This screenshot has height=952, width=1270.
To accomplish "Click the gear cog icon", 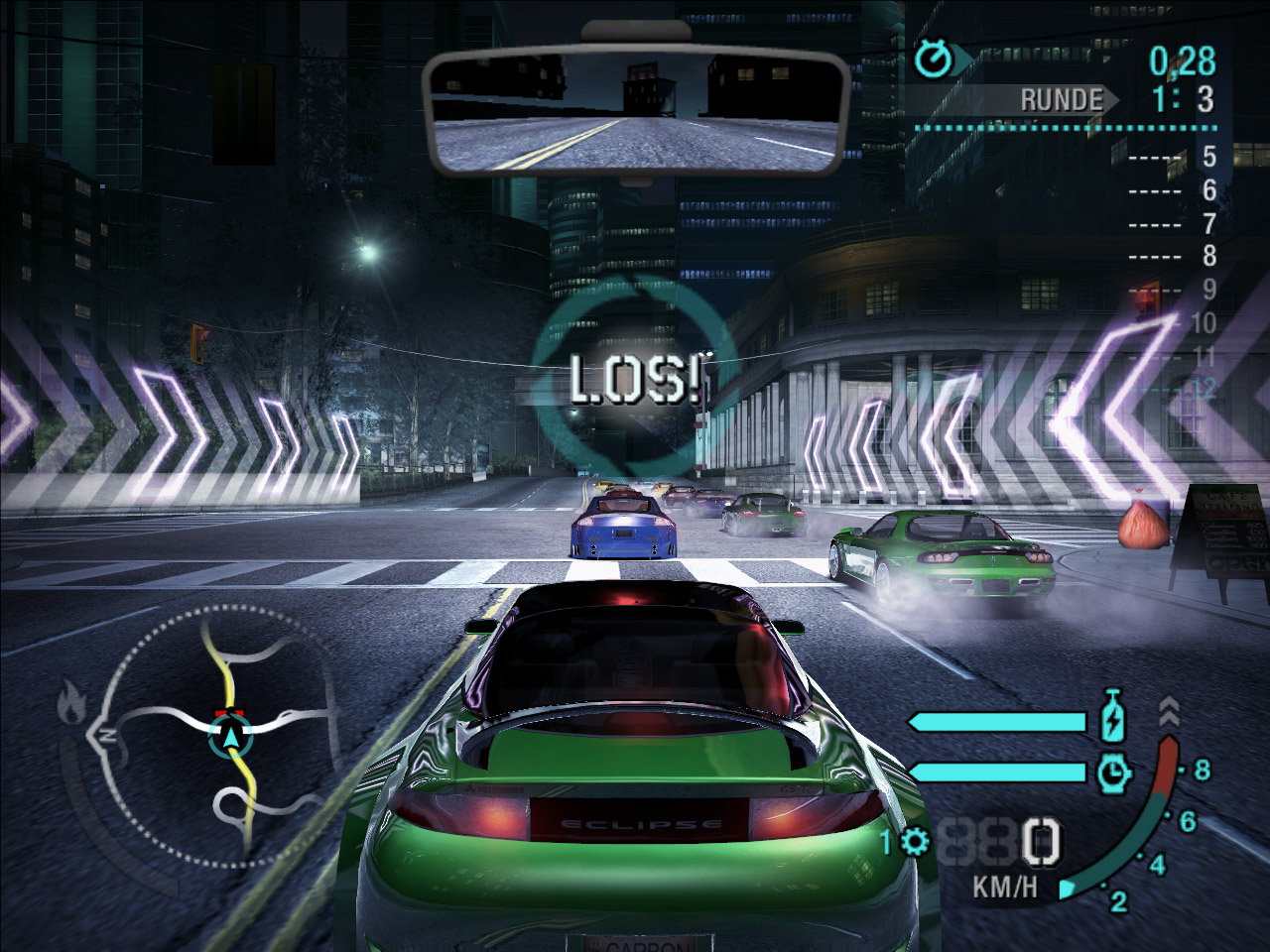I will [914, 843].
